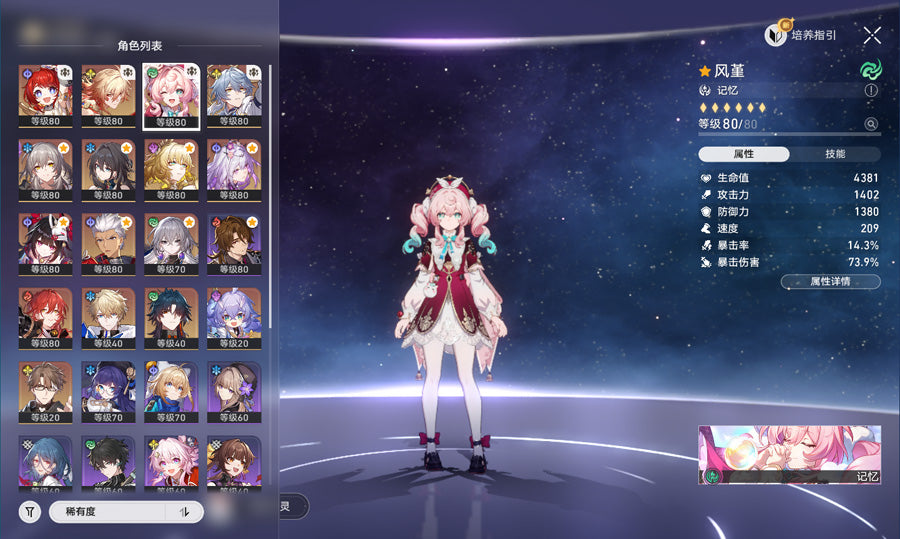Choose the brown-haired level 80 character portrait
The image size is (900, 539).
(234, 244)
